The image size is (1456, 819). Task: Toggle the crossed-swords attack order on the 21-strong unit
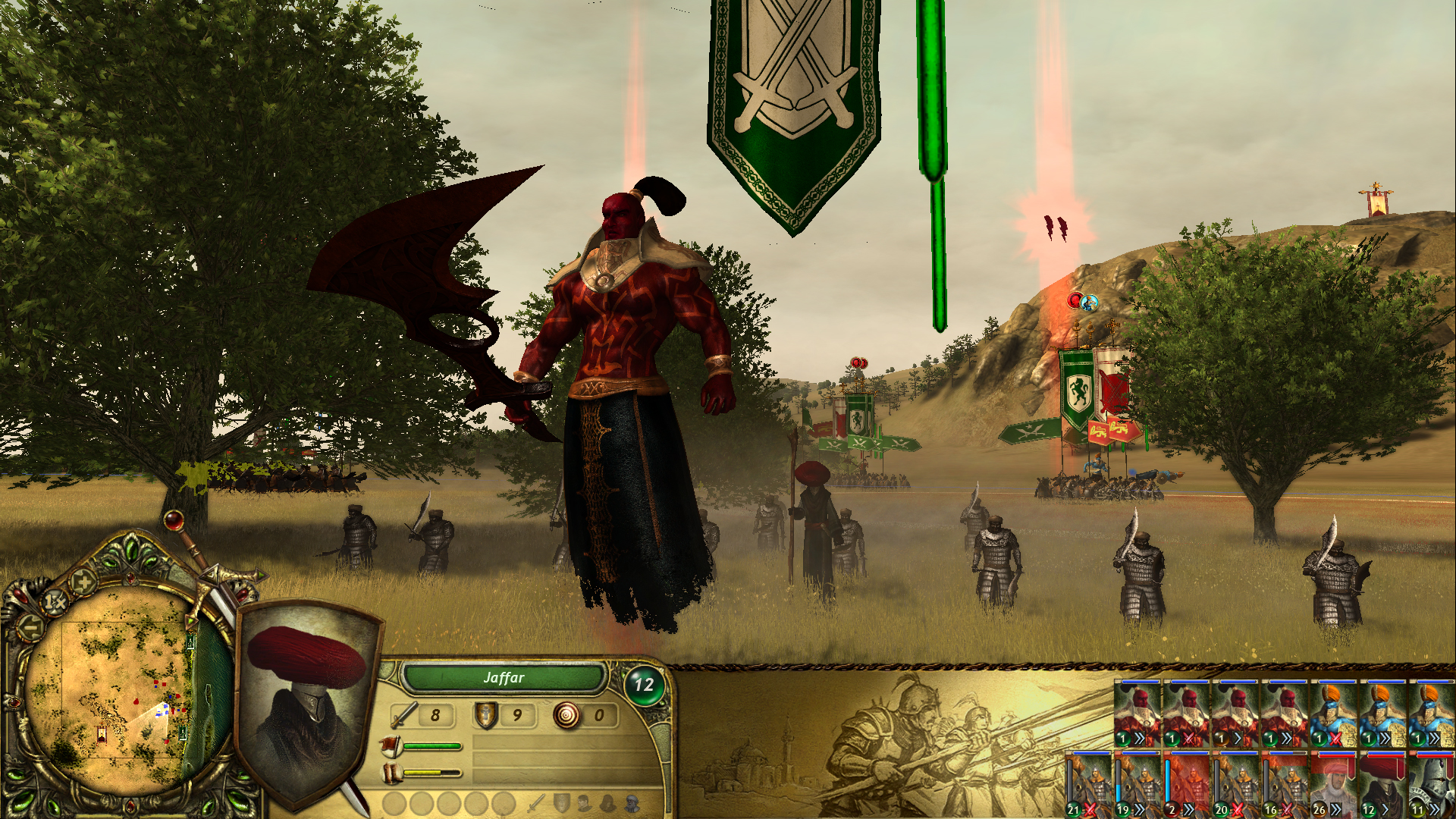[1090, 811]
